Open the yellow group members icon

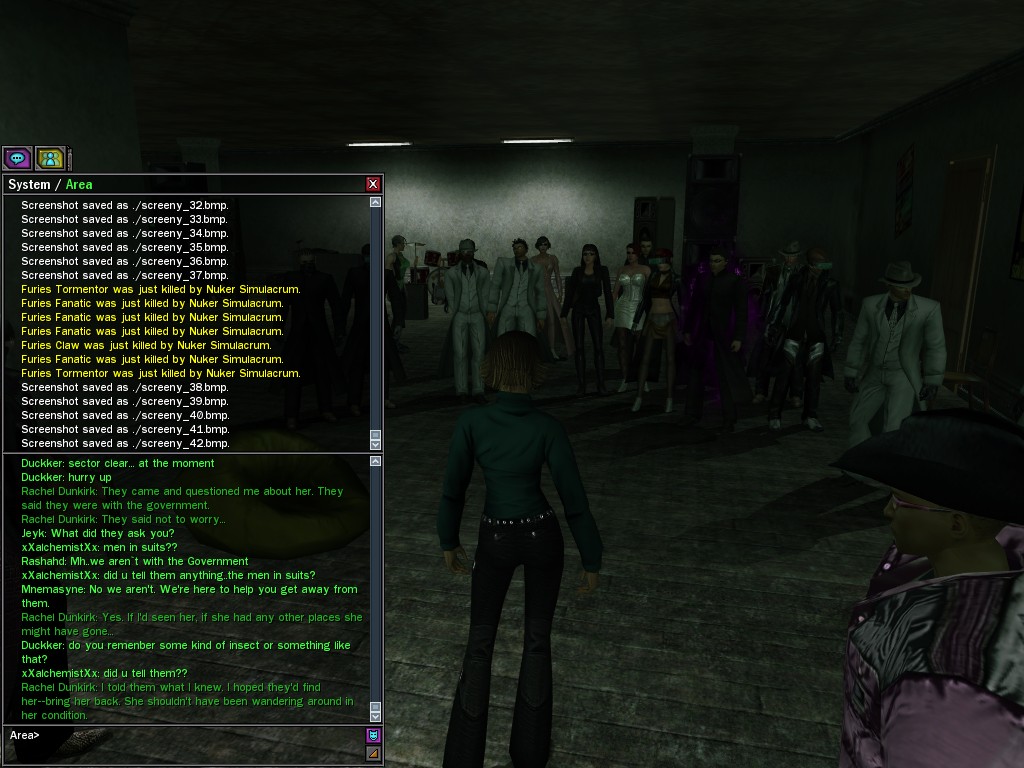pos(50,158)
